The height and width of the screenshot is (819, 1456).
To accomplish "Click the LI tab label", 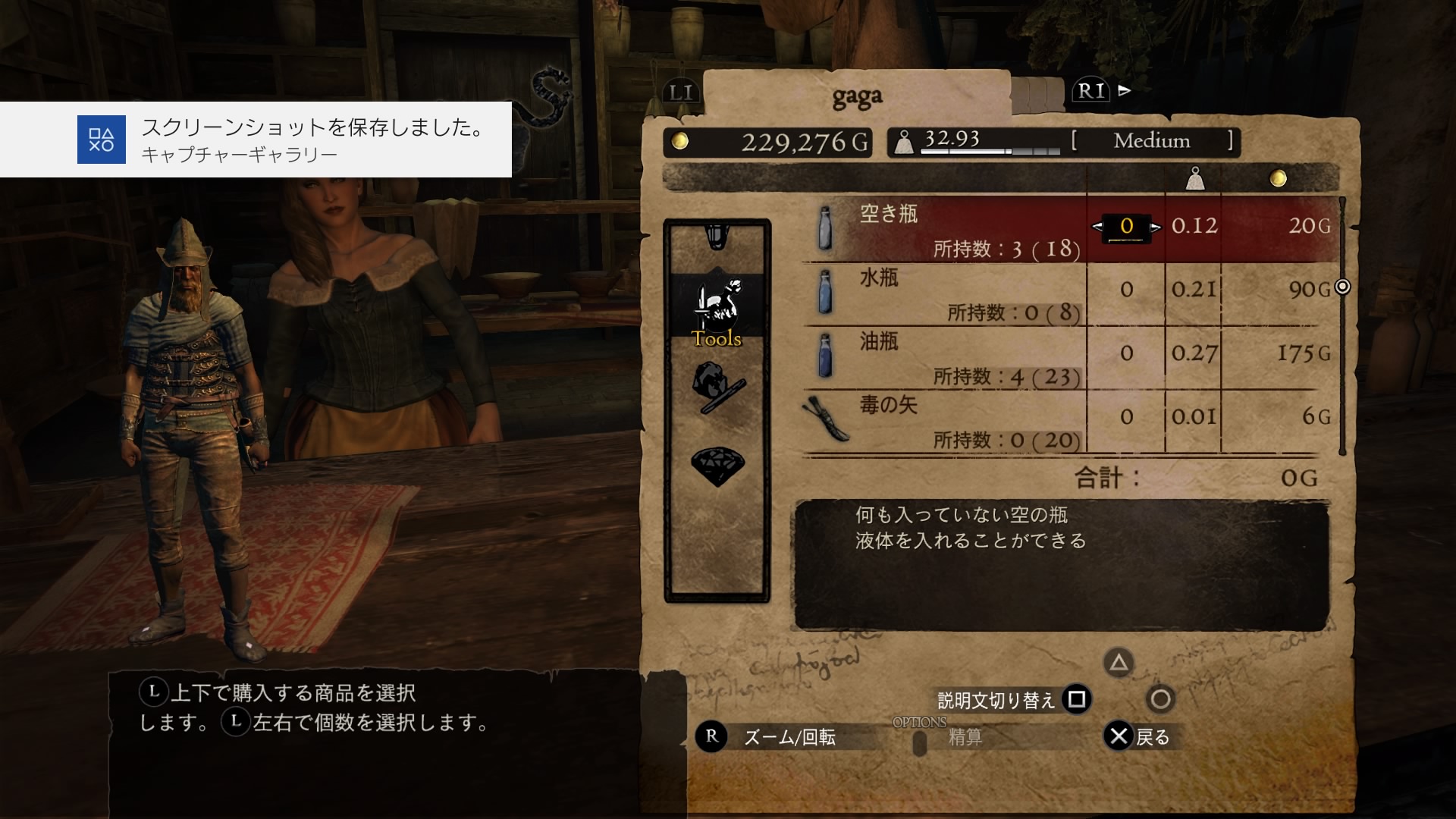I will click(x=679, y=92).
